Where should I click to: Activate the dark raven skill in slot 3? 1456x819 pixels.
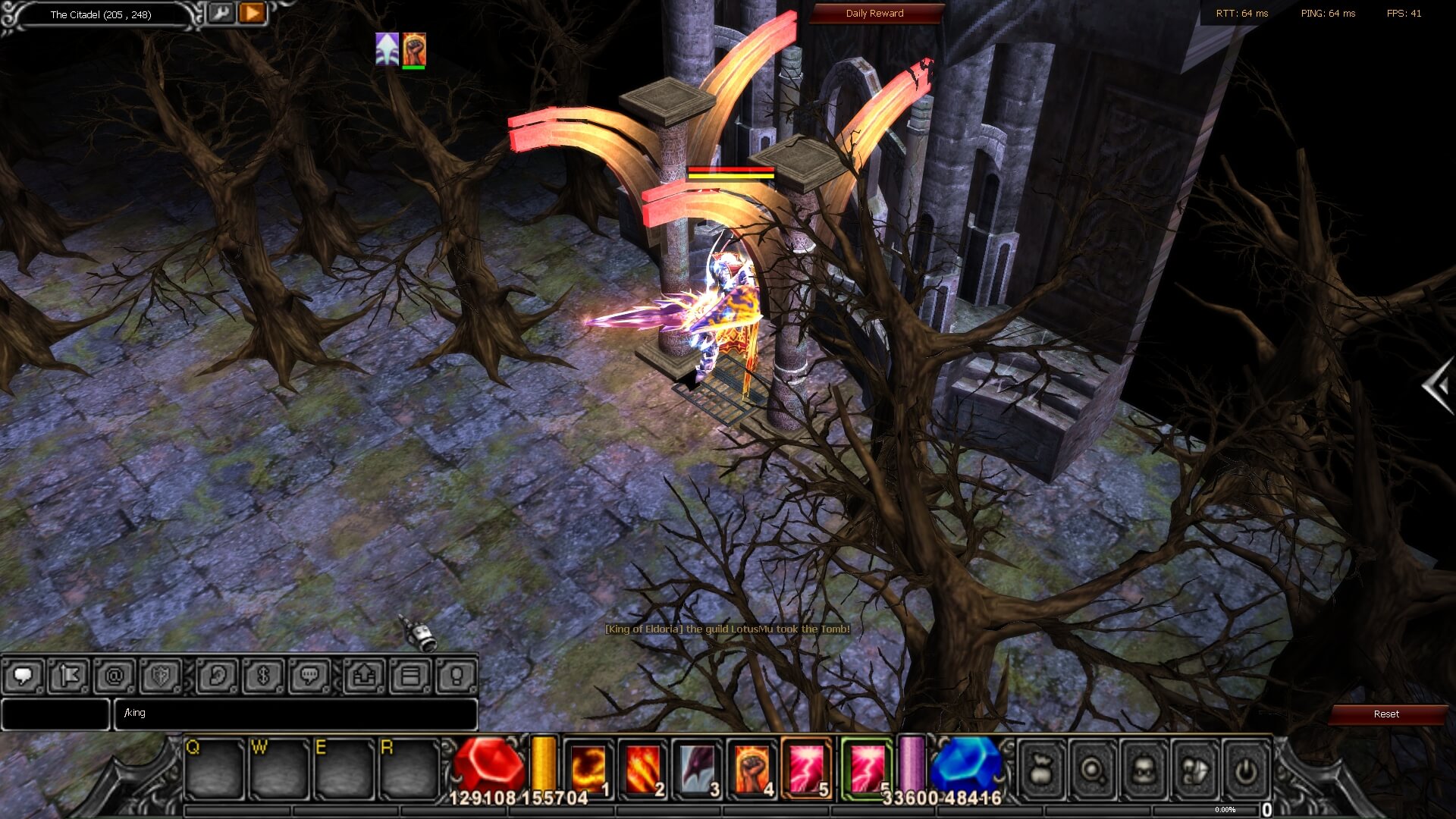pos(697,768)
